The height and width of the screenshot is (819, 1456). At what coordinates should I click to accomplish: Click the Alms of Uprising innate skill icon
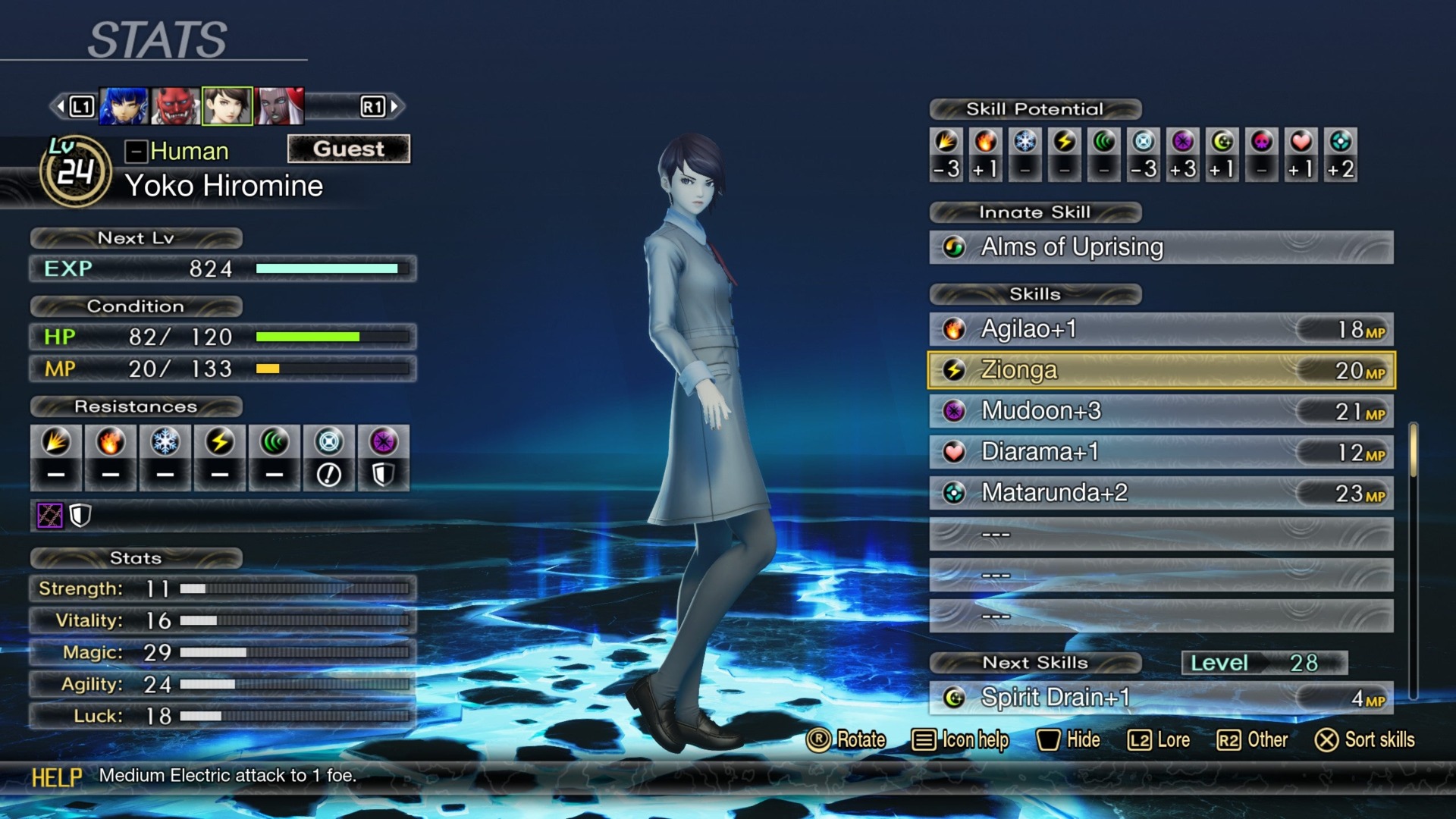pyautogui.click(x=954, y=247)
